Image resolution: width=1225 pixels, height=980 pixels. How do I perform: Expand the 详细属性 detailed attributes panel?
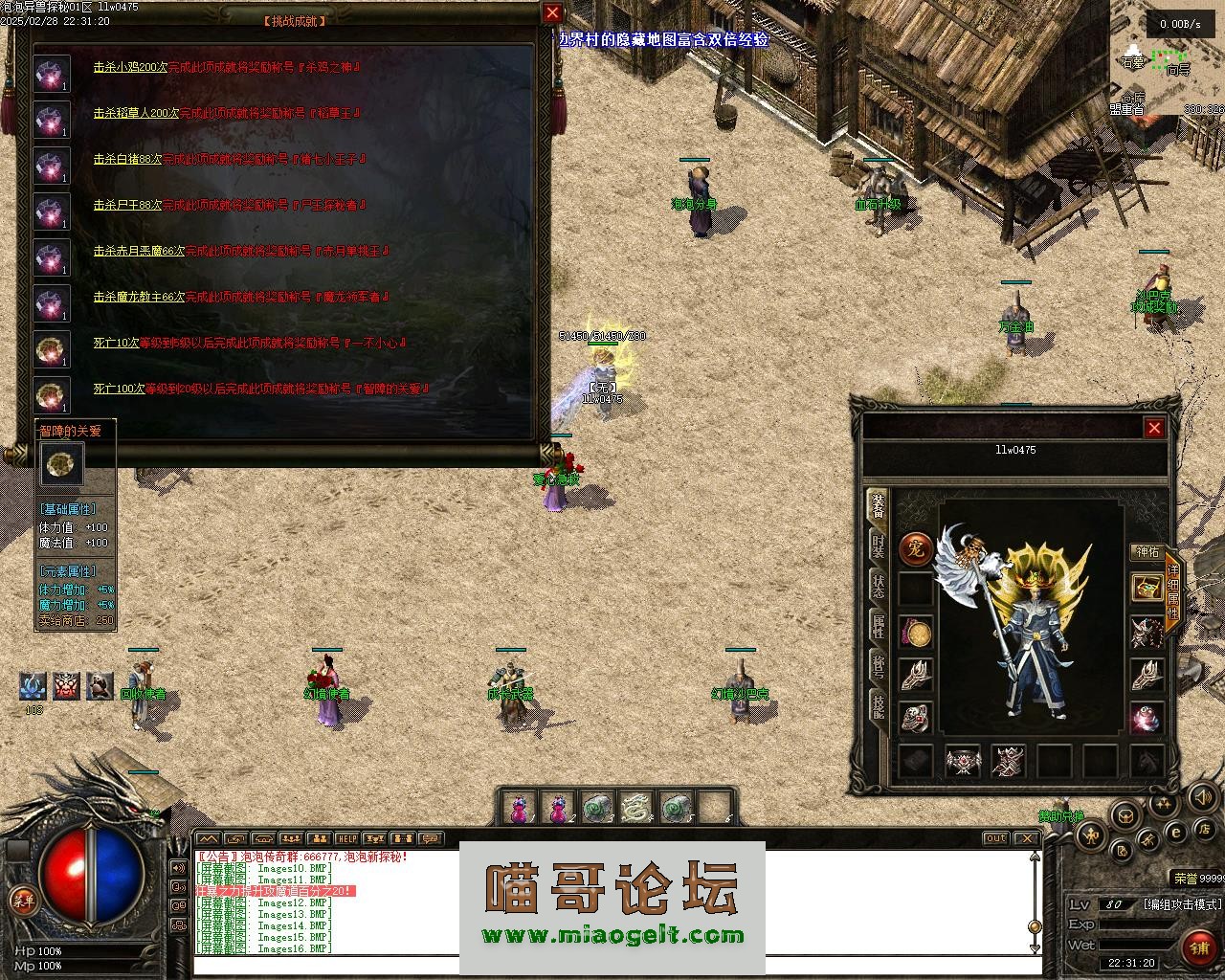tap(1173, 584)
